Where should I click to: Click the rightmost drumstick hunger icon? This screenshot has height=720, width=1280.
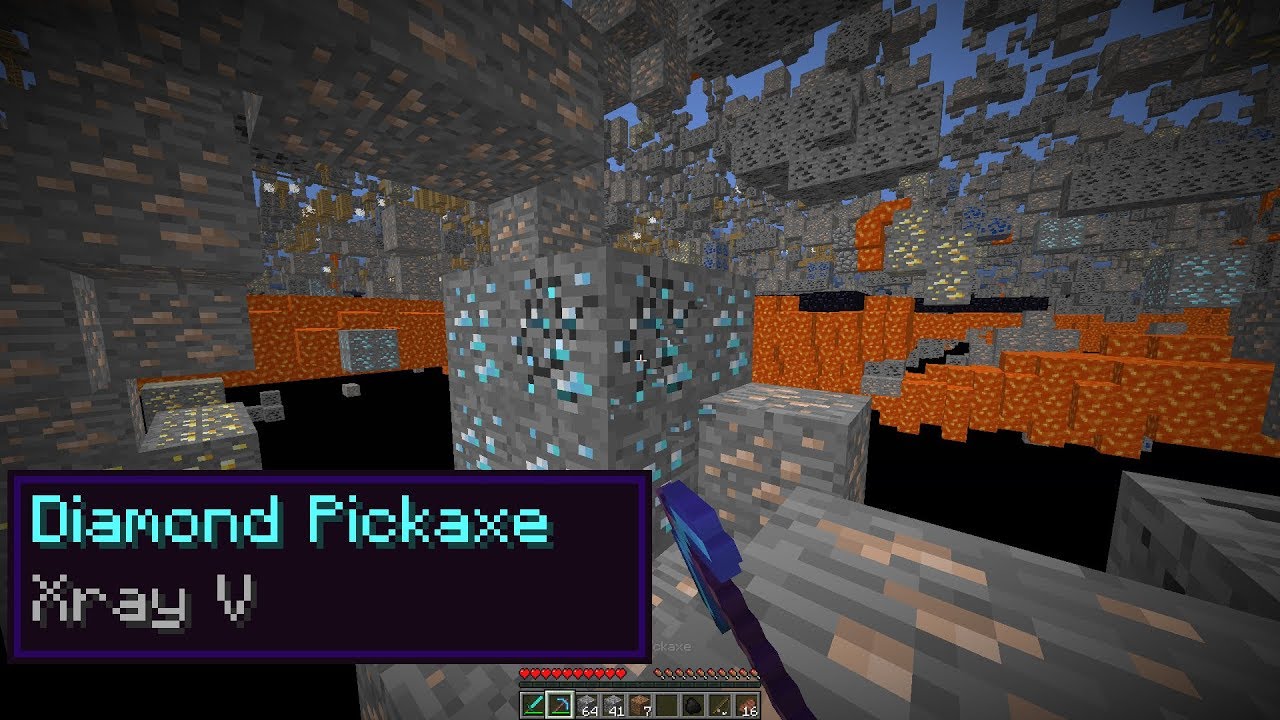pyautogui.click(x=757, y=672)
